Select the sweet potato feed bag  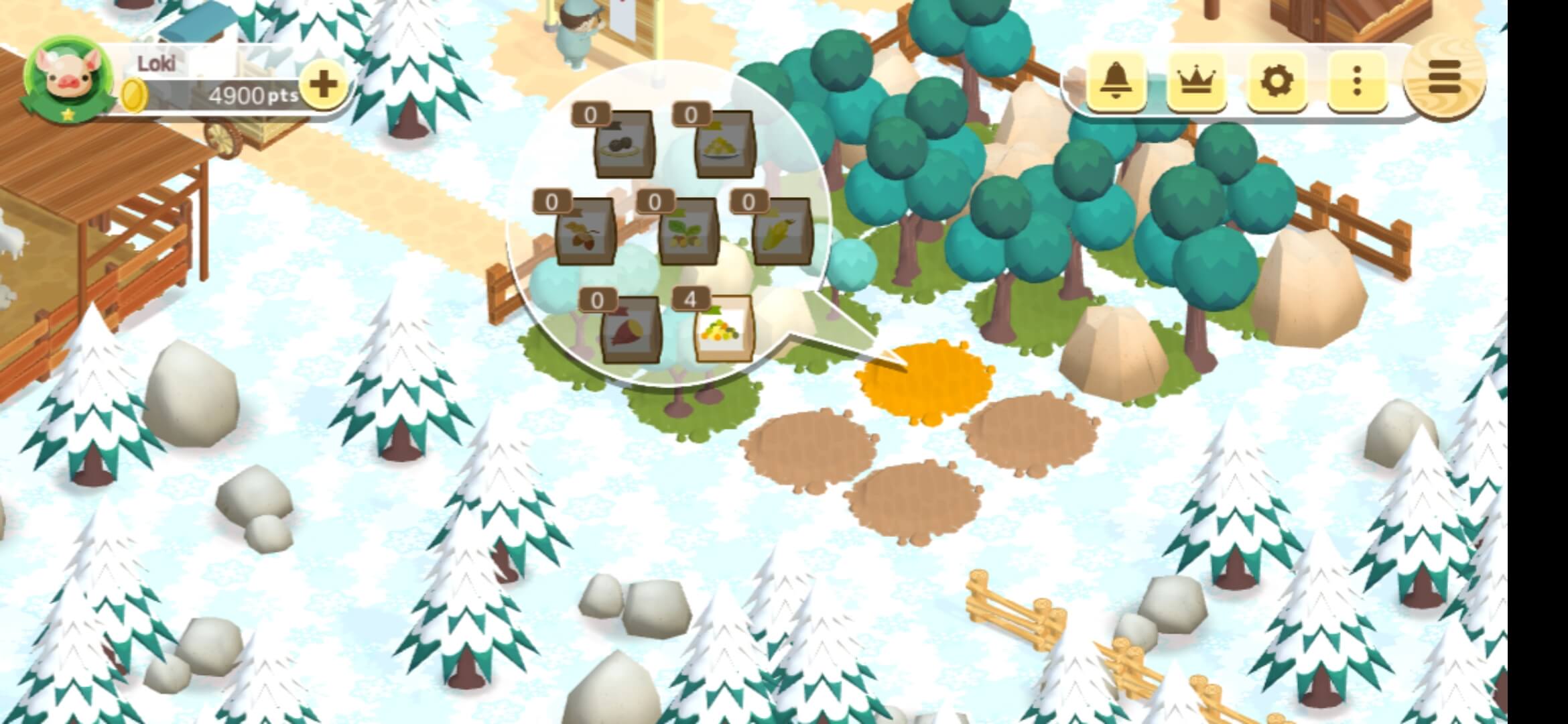pyautogui.click(x=631, y=330)
